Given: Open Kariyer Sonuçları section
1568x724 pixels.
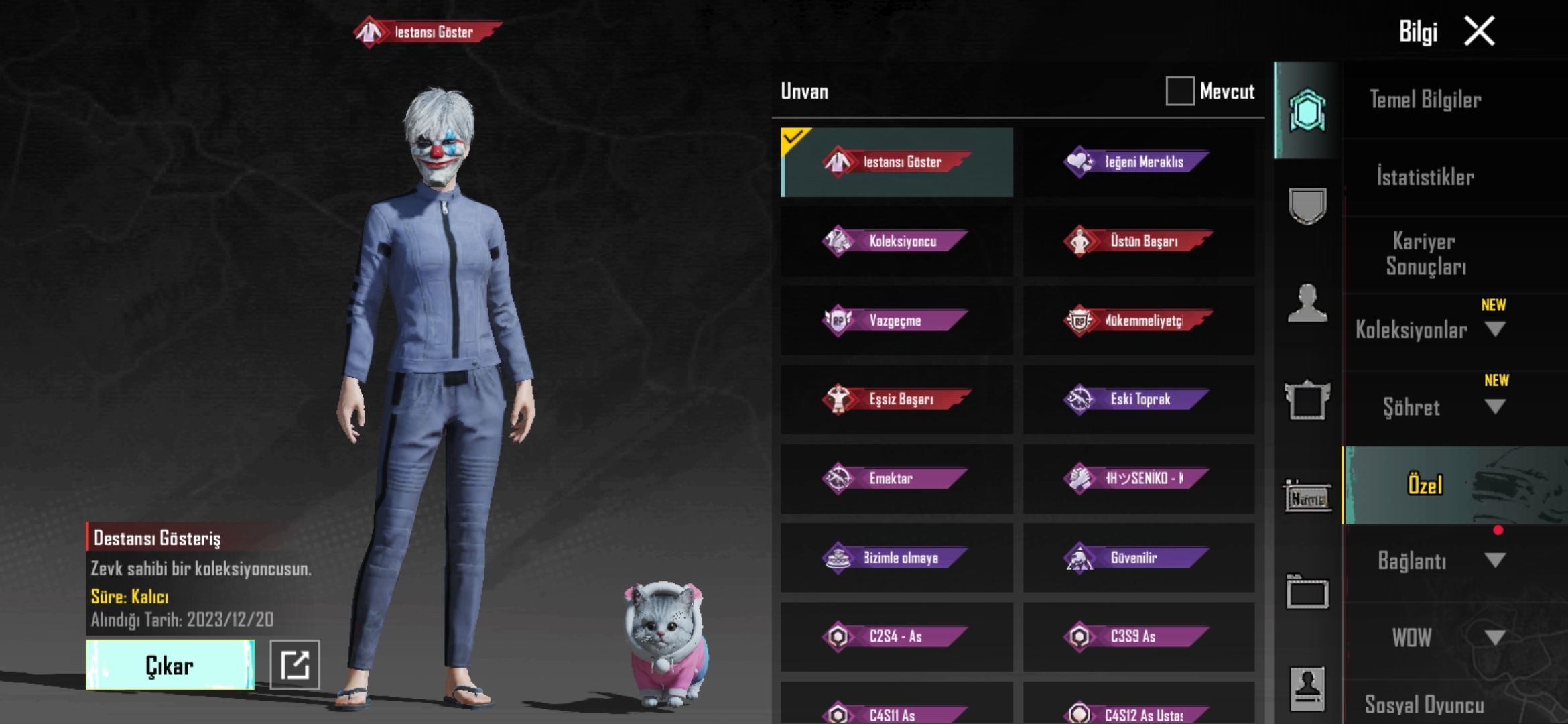Looking at the screenshot, I should tap(1425, 254).
